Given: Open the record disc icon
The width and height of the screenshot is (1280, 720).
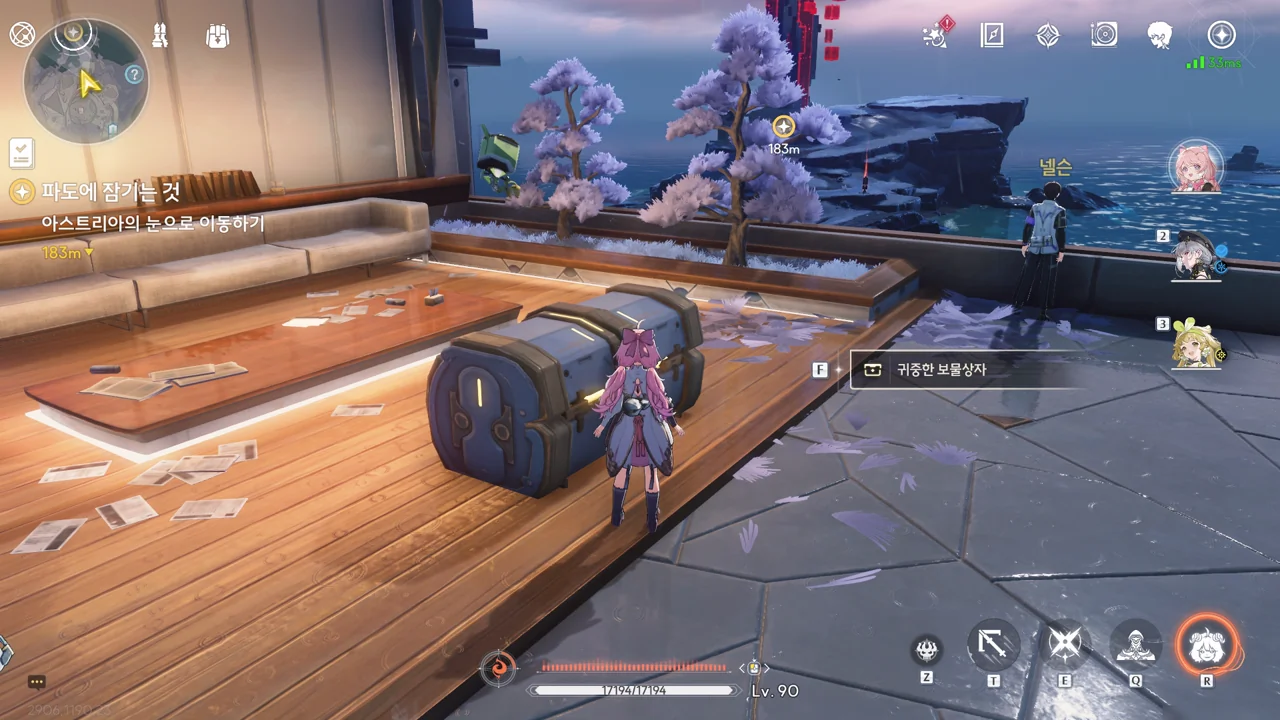Looking at the screenshot, I should [x=1104, y=35].
